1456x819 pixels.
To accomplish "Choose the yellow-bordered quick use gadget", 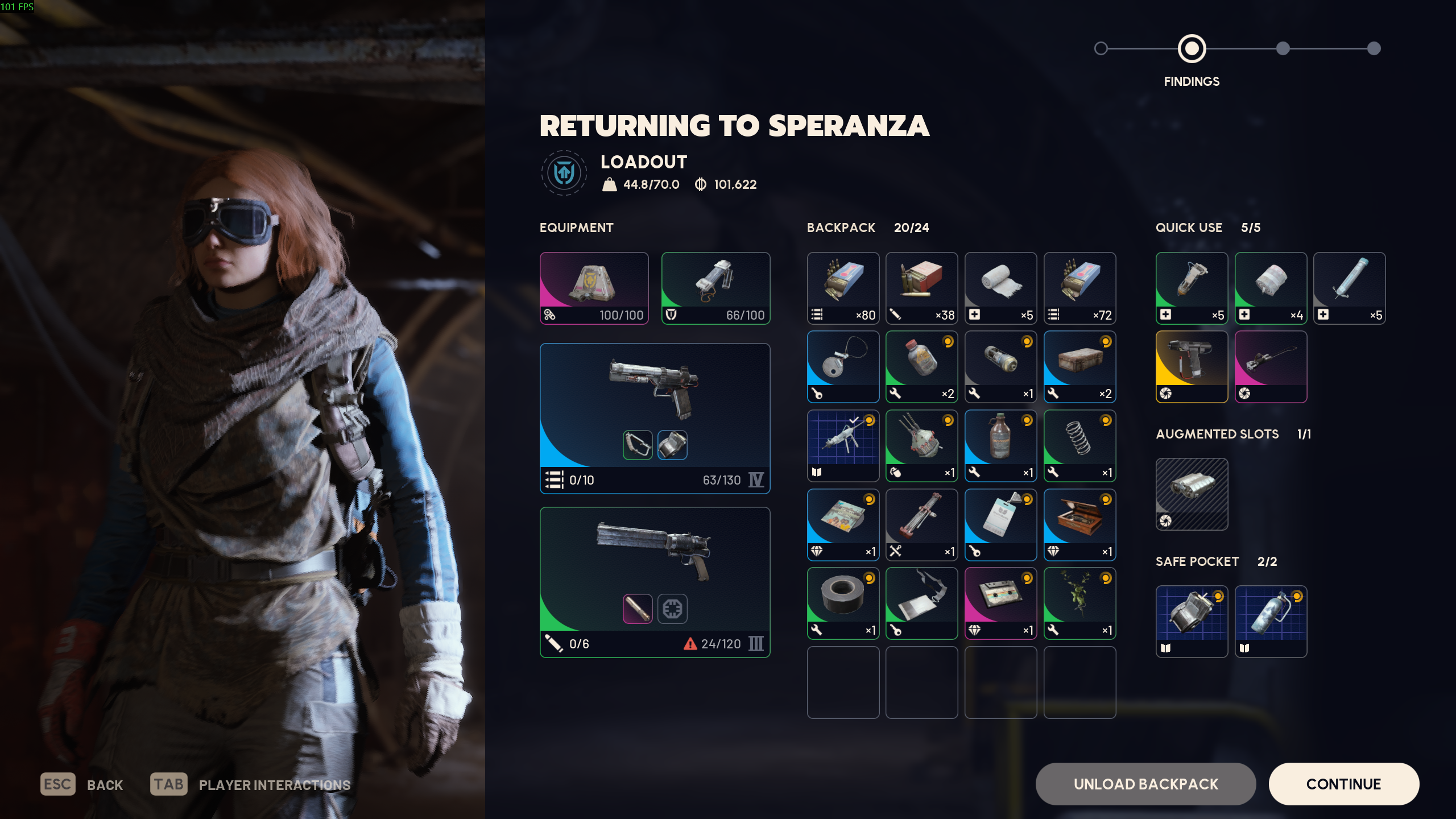I will tap(1192, 366).
